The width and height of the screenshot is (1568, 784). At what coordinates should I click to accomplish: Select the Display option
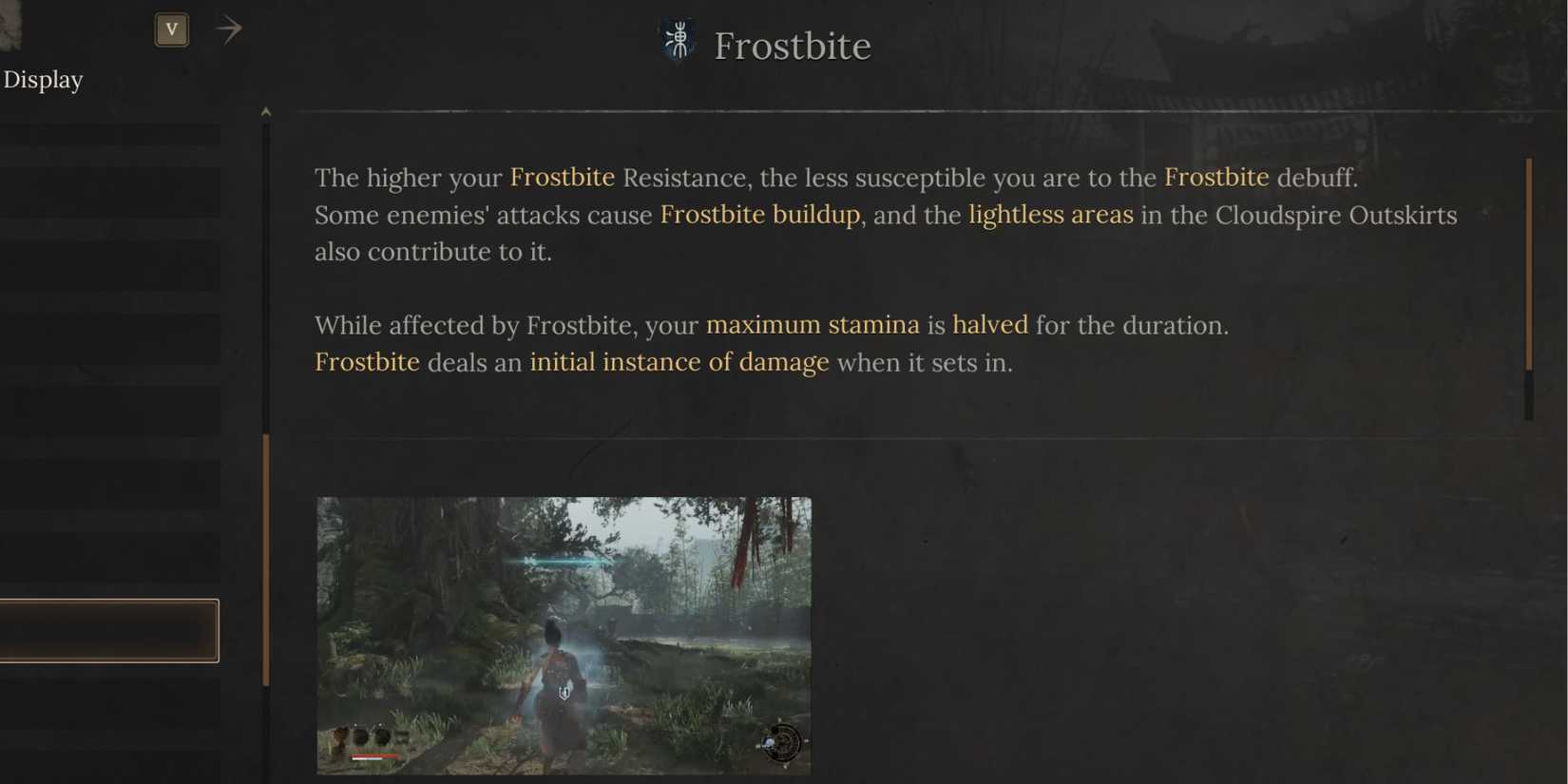click(43, 80)
